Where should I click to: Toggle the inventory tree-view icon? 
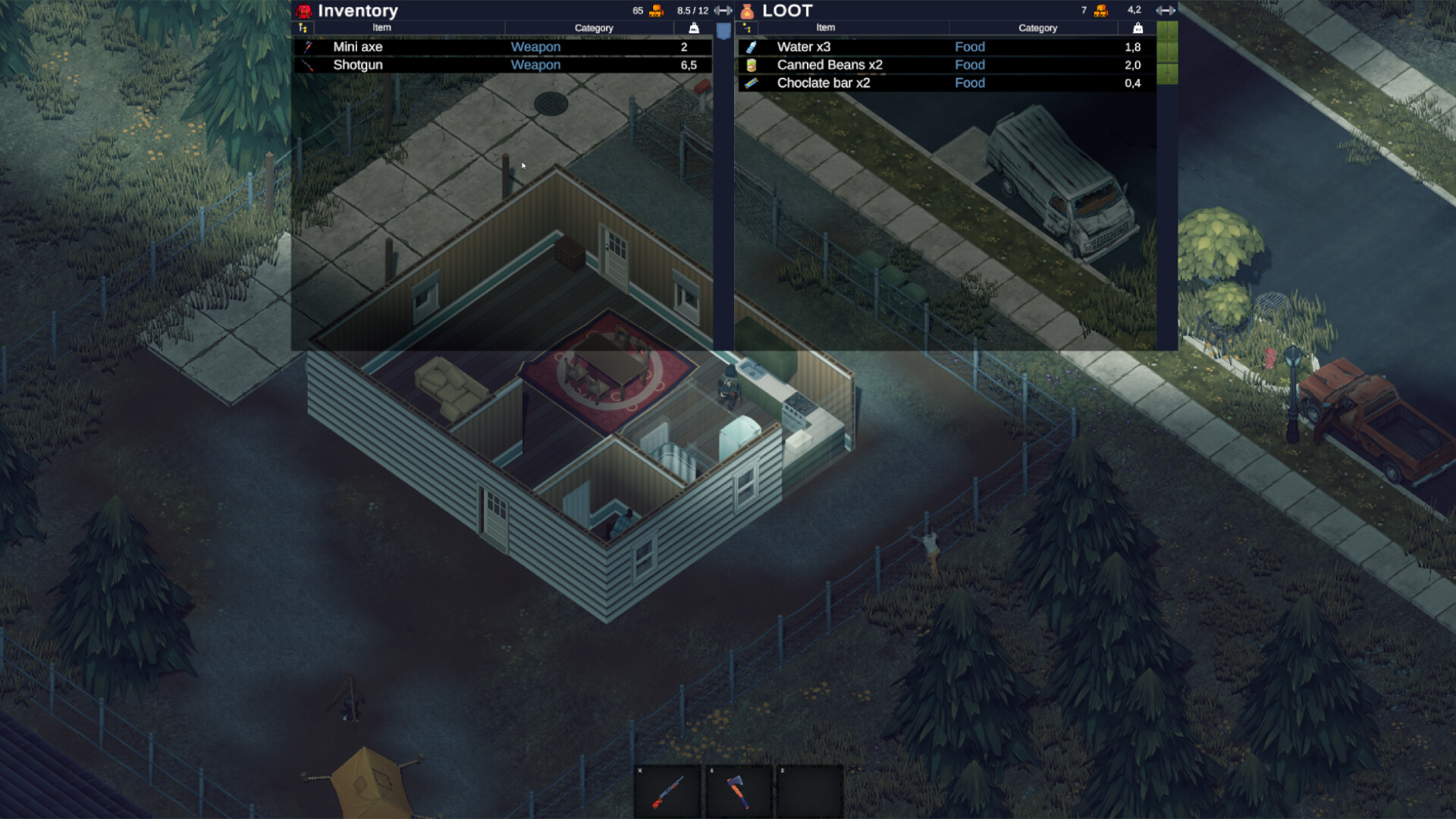[x=303, y=28]
